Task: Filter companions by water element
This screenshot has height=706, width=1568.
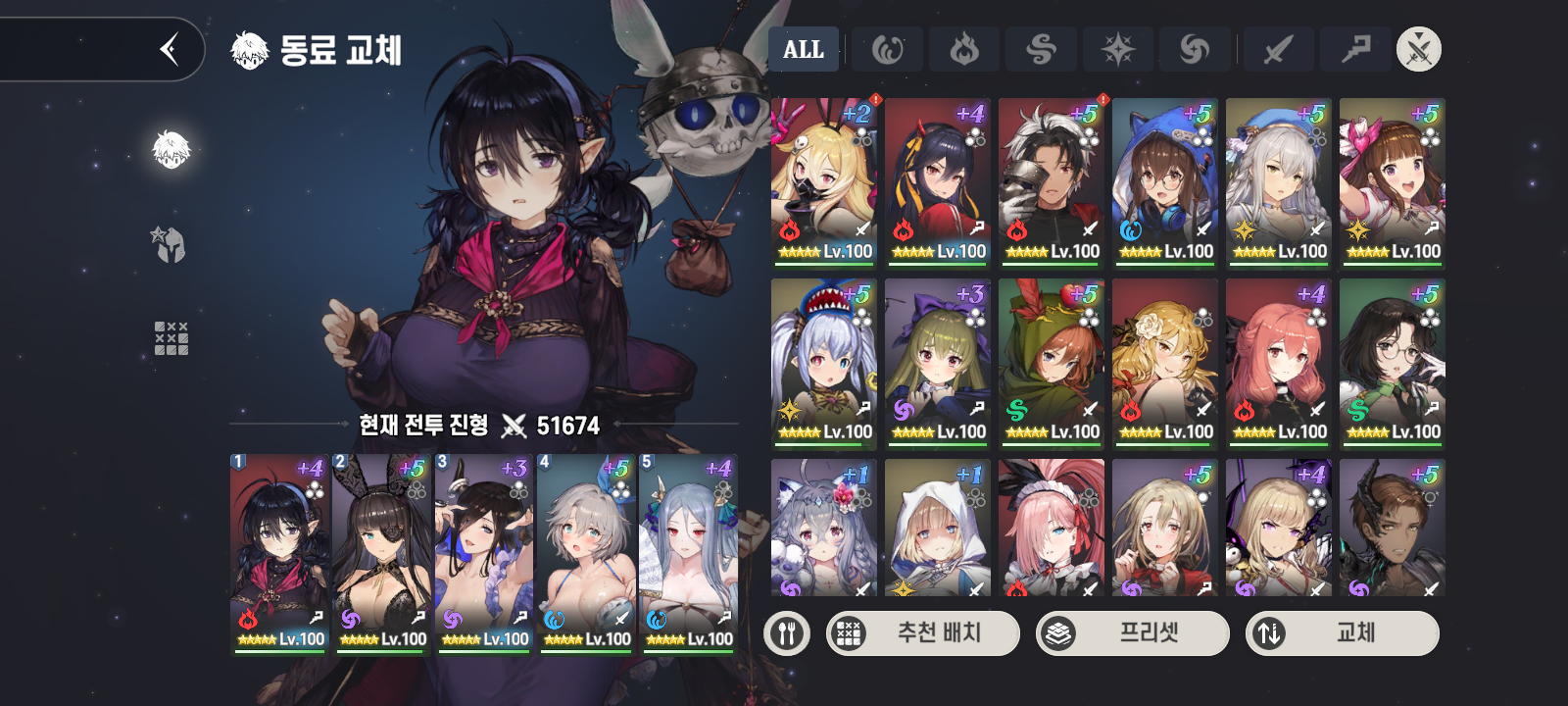Action: pyautogui.click(x=887, y=49)
